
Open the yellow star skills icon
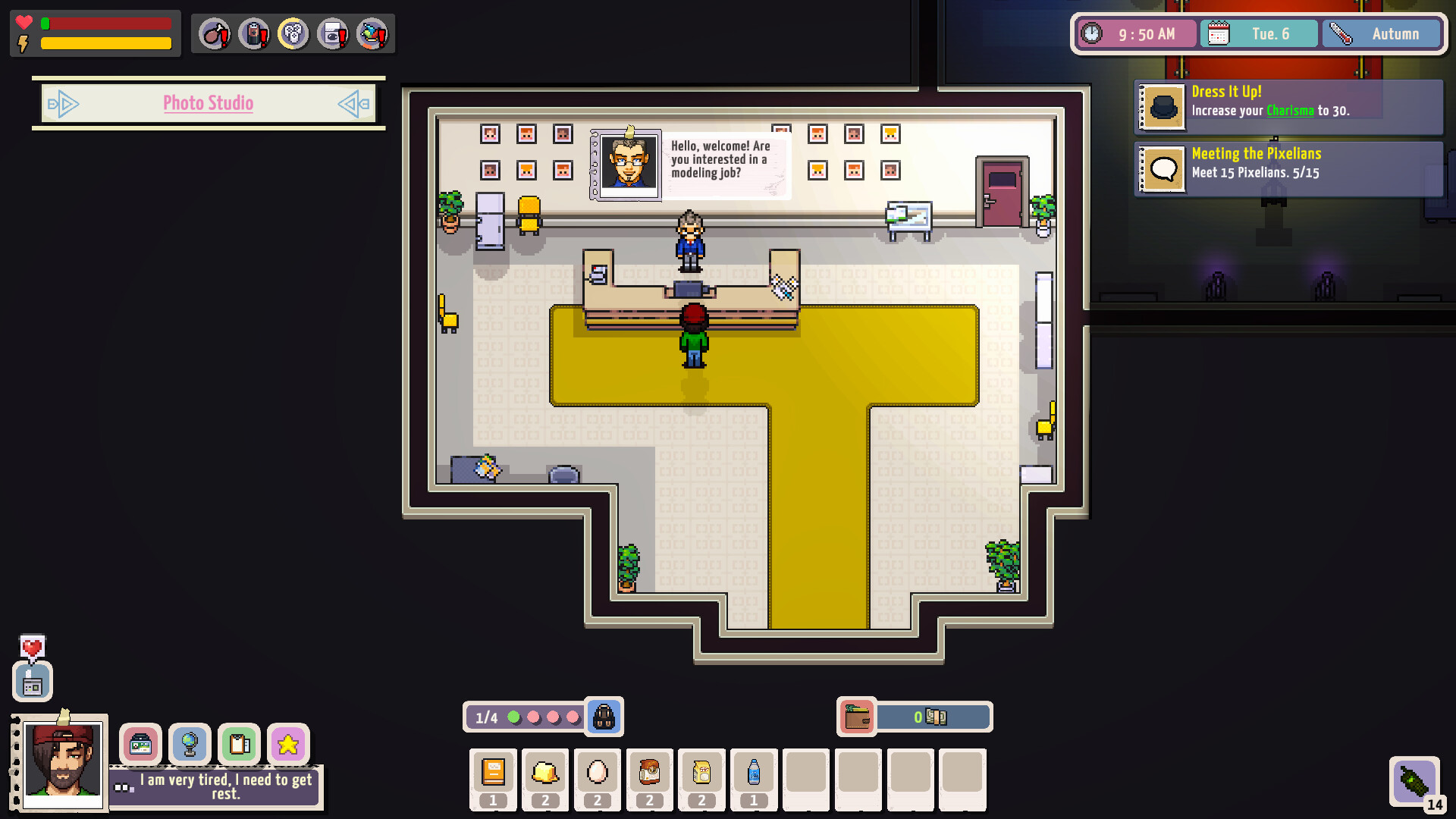289,745
